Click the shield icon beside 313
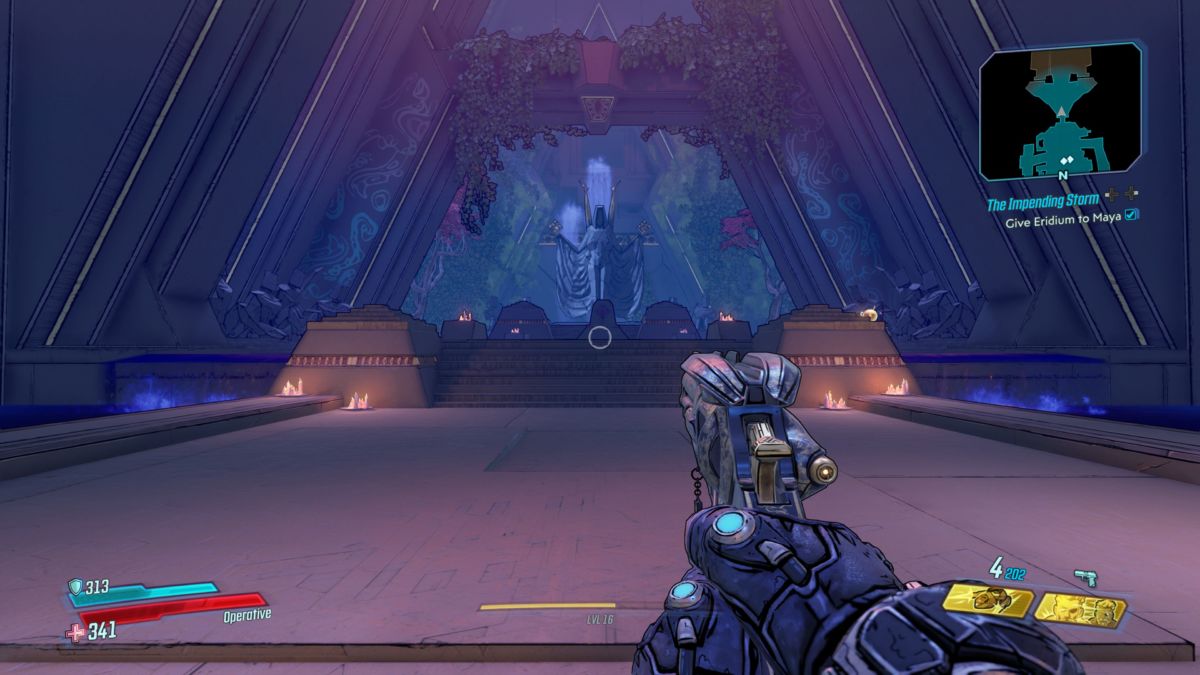The width and height of the screenshot is (1200, 675). pos(75,587)
